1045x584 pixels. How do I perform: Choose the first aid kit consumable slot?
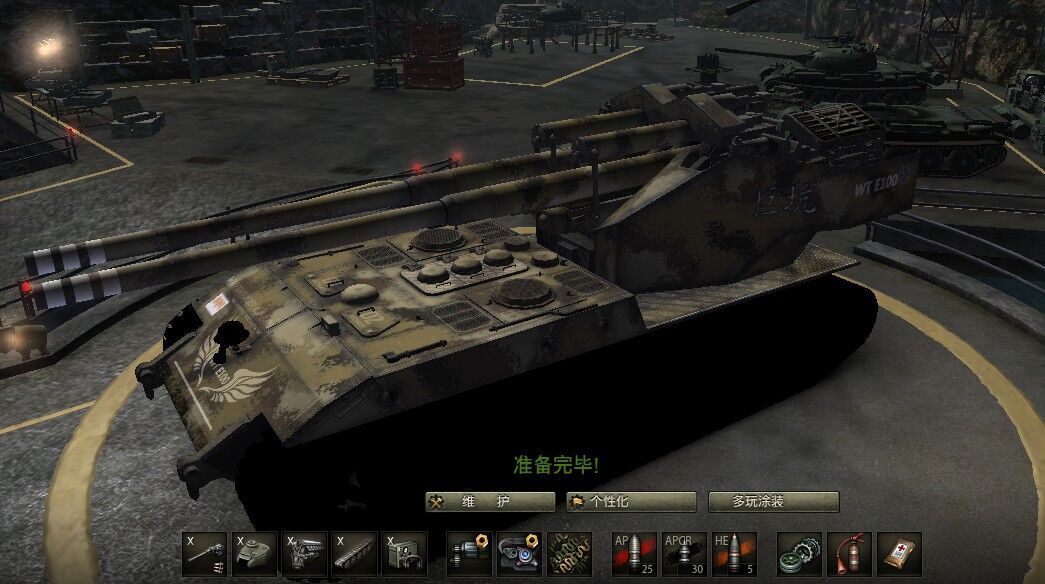click(x=899, y=553)
